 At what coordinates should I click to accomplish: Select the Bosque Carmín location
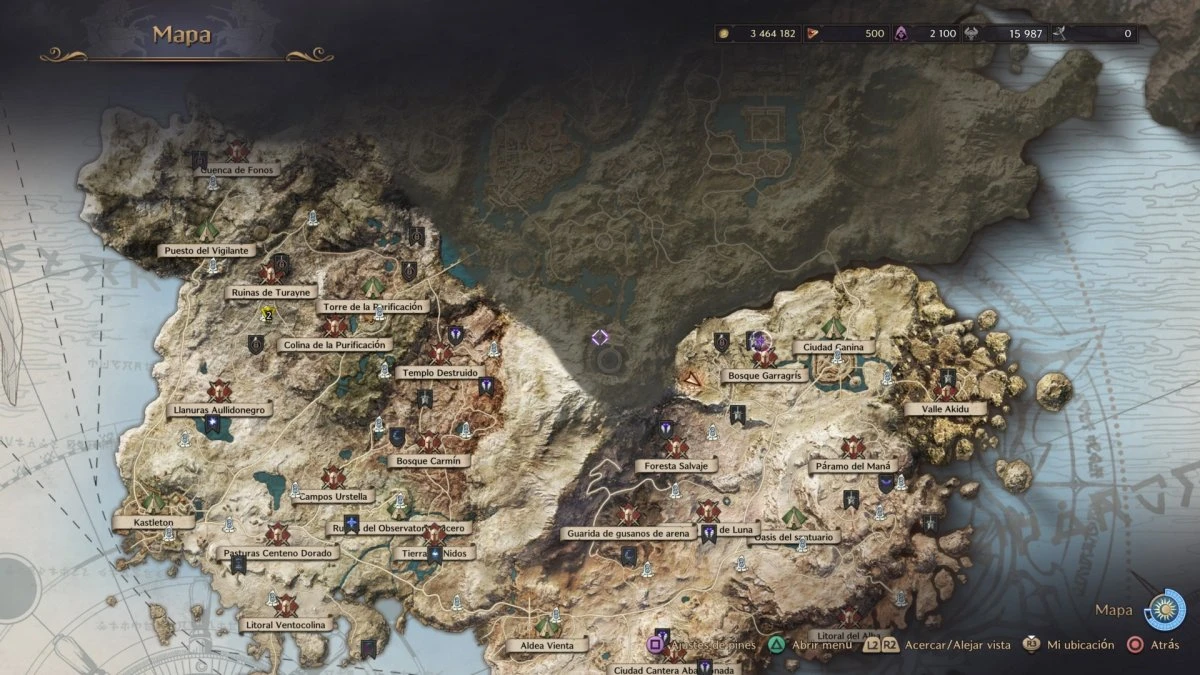click(x=428, y=461)
